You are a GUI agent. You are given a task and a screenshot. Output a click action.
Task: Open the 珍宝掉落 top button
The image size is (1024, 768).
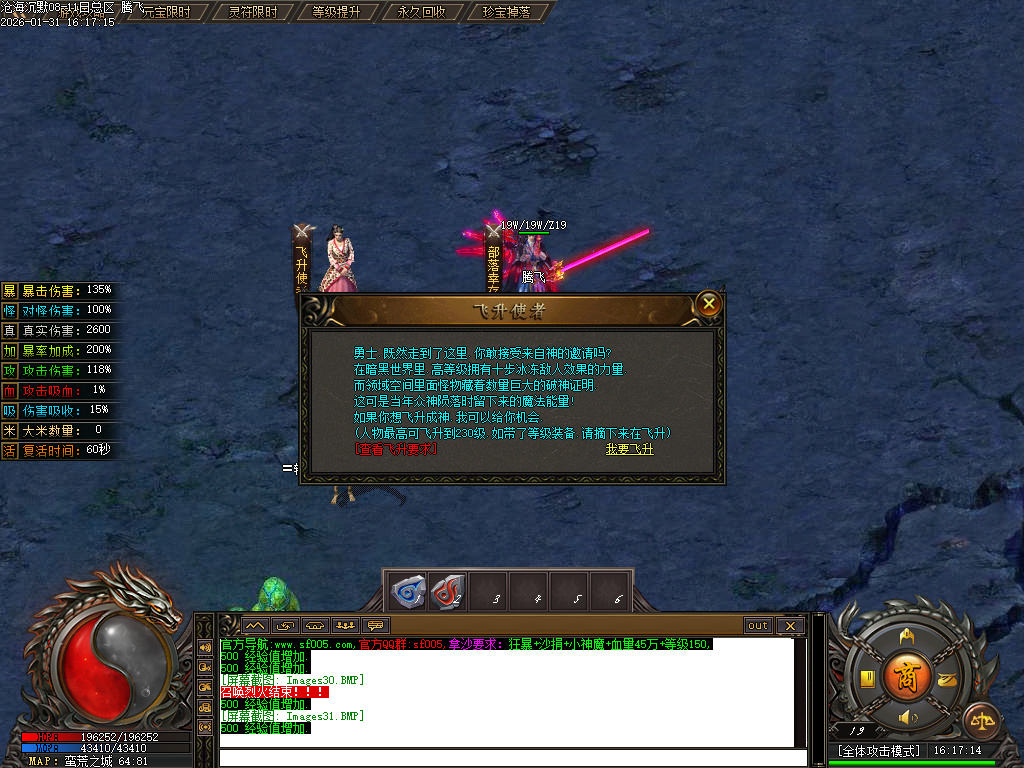point(506,12)
